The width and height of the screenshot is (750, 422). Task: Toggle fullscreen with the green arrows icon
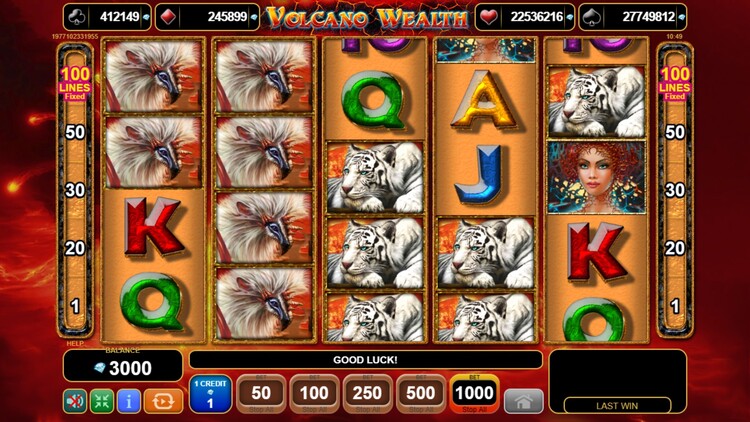click(102, 401)
